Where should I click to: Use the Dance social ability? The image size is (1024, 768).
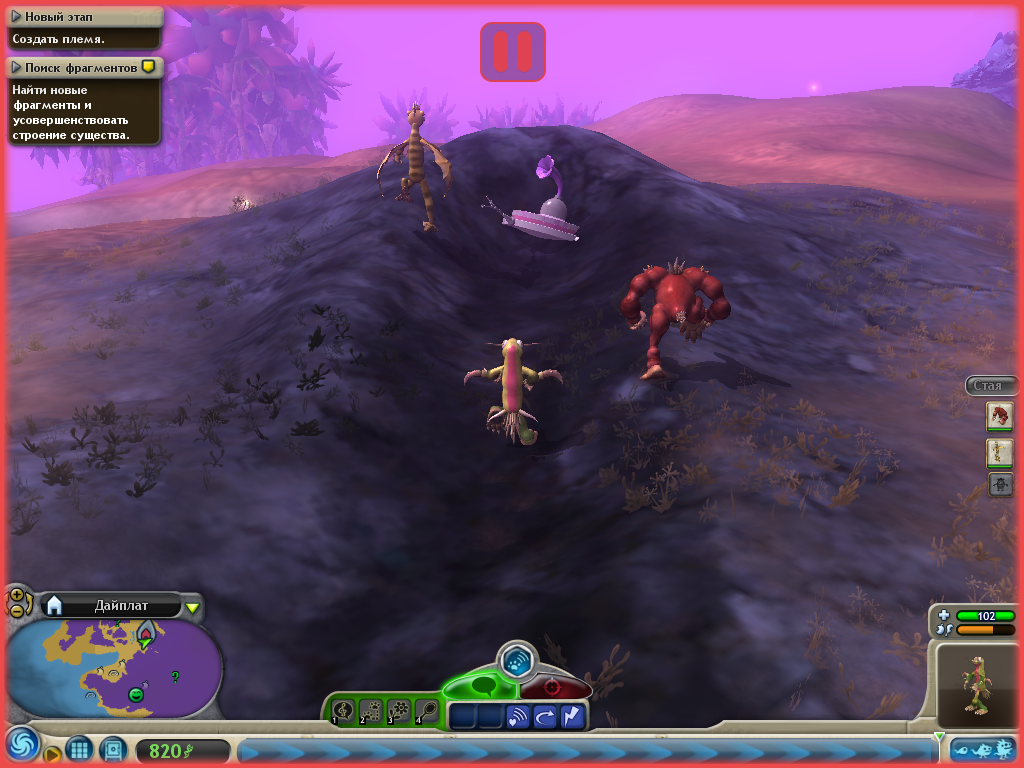tap(371, 710)
